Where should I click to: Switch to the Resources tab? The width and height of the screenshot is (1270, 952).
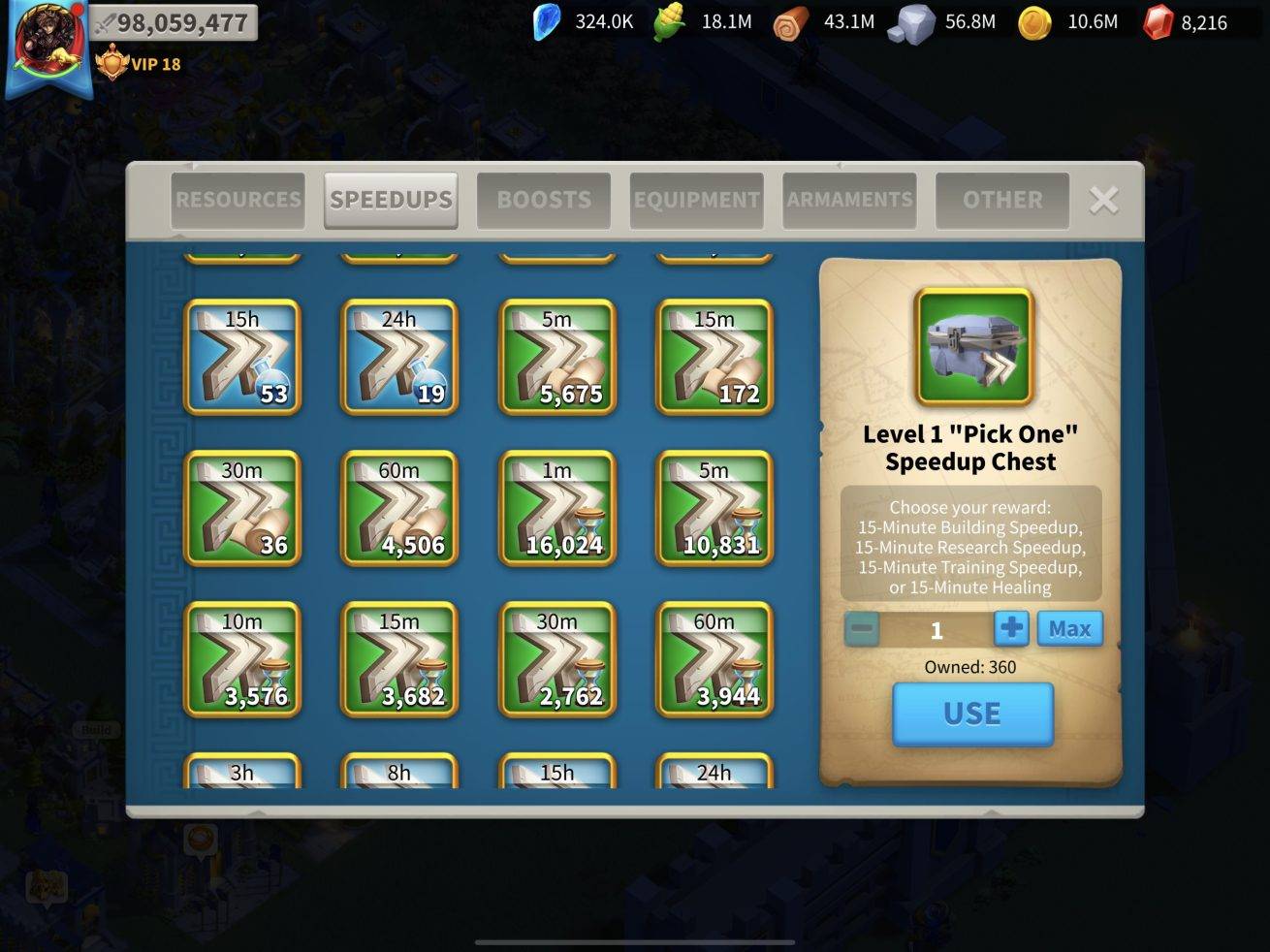point(238,201)
